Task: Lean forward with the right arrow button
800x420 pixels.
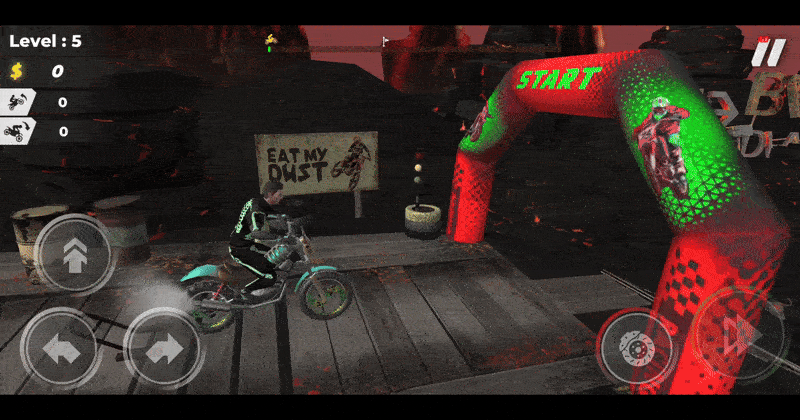Action: pos(164,349)
